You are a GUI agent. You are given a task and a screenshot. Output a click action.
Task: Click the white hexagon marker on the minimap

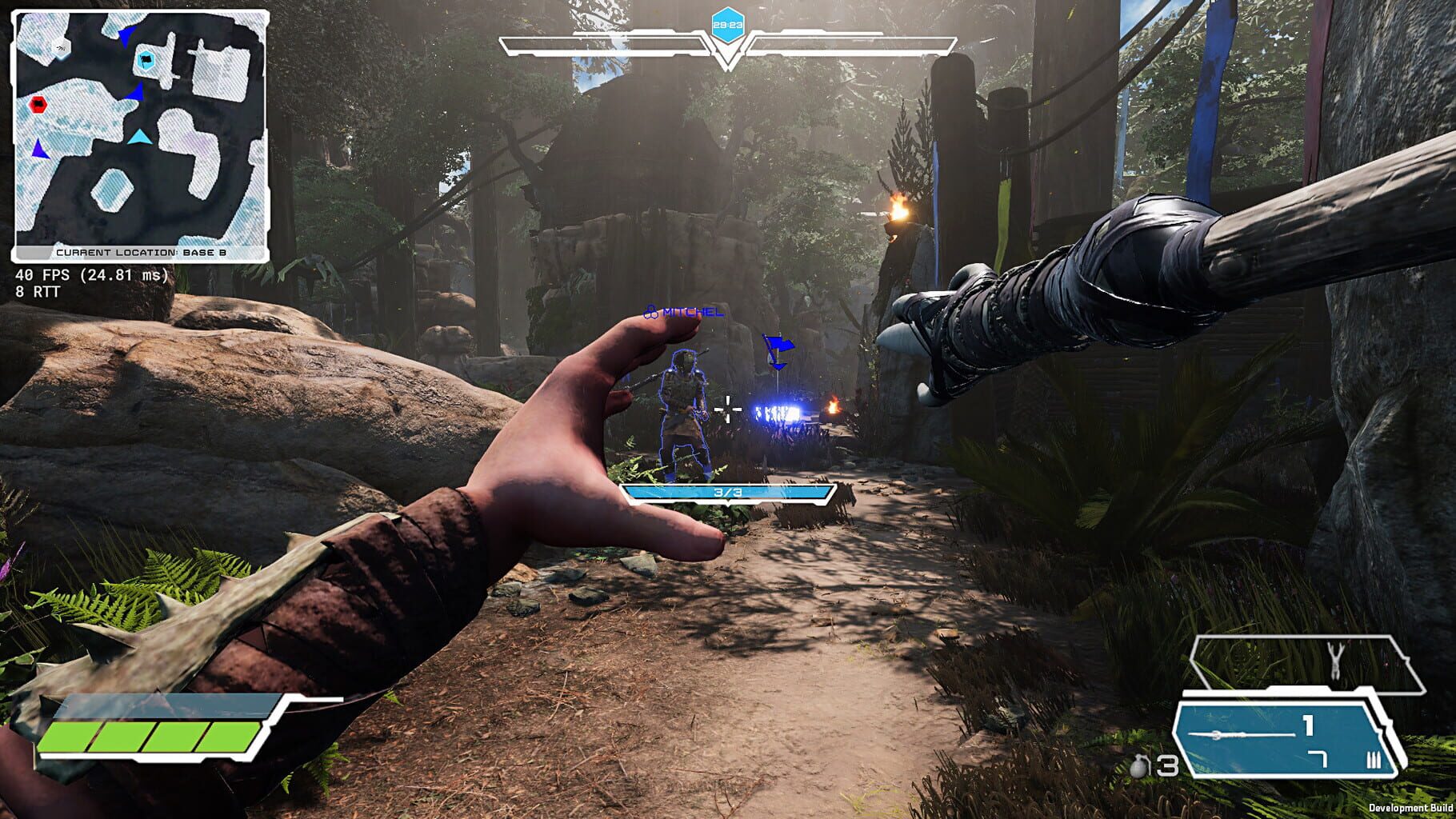60,47
